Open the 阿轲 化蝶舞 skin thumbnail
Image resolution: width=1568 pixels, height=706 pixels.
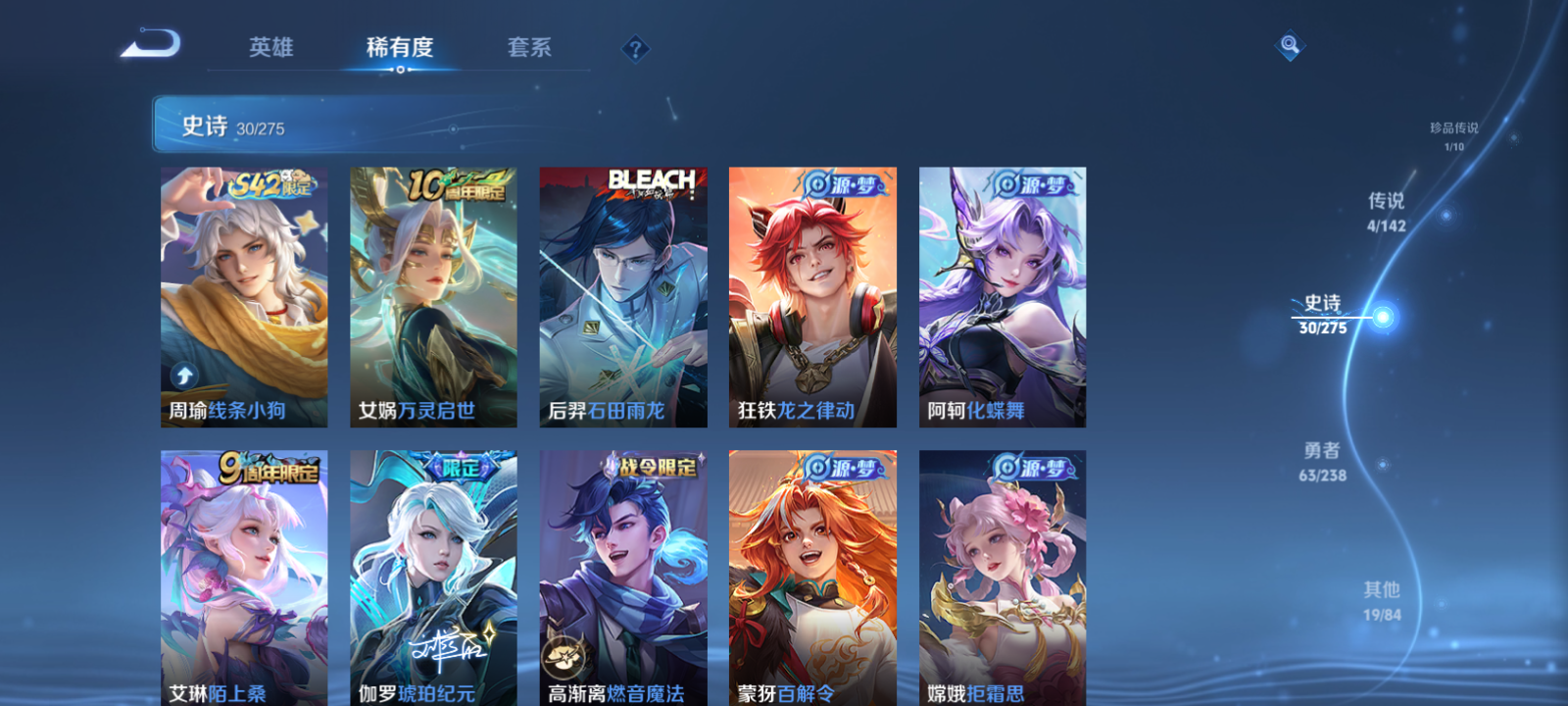tap(1002, 294)
